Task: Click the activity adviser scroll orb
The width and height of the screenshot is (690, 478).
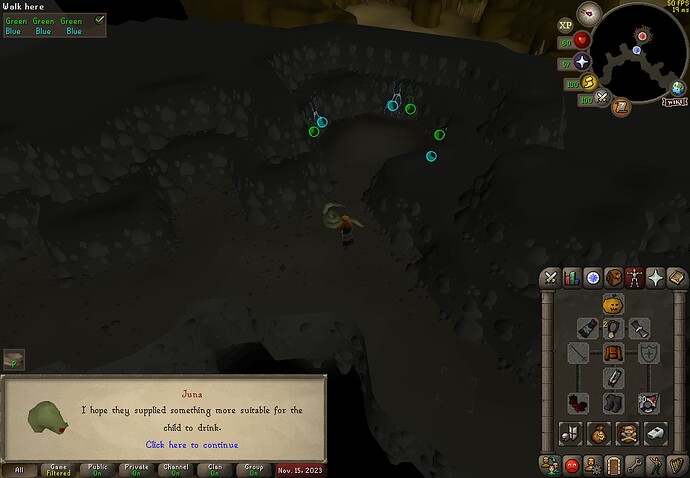Action: coord(621,106)
